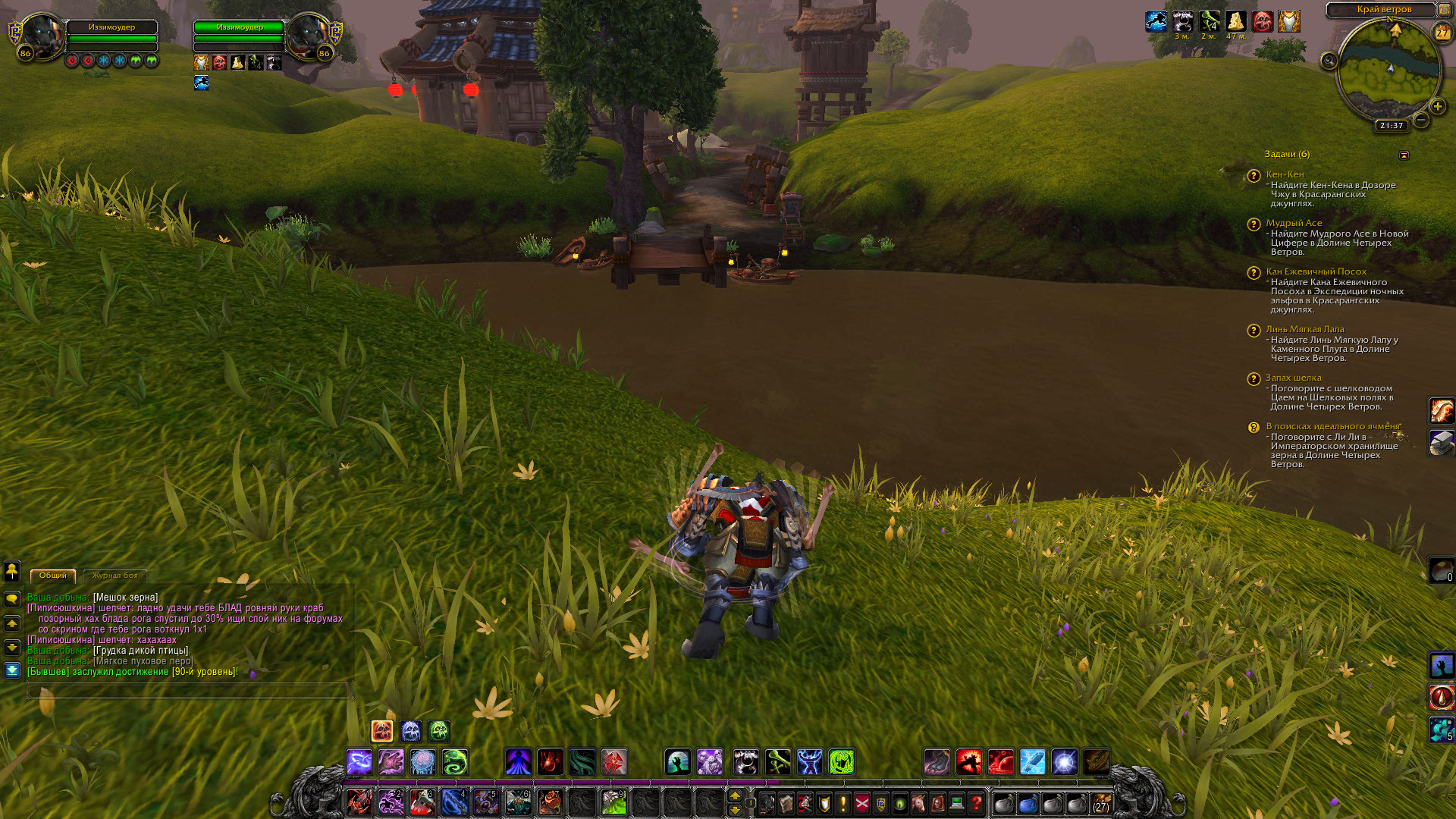
Task: Open the calendar showing day 27
Action: pyautogui.click(x=1442, y=33)
